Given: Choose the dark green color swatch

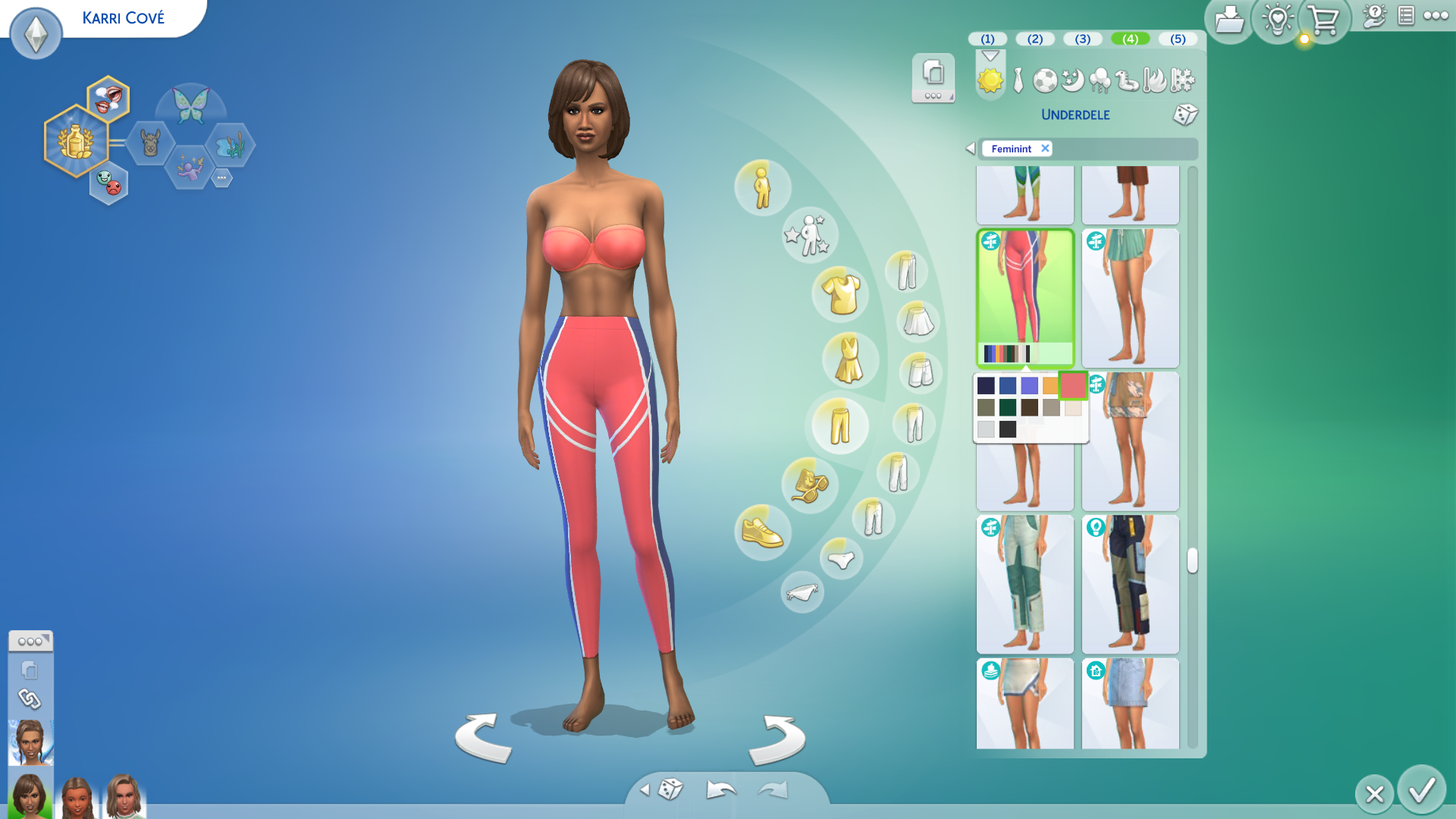Looking at the screenshot, I should click(x=1007, y=408).
